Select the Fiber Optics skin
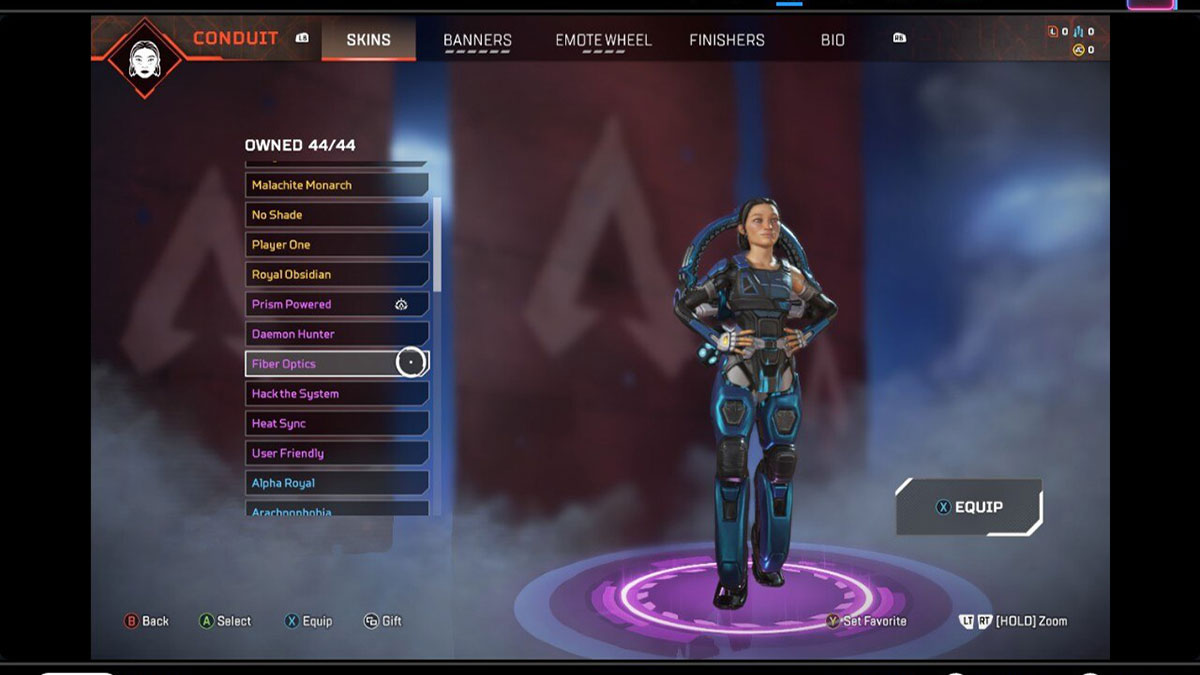 [336, 364]
